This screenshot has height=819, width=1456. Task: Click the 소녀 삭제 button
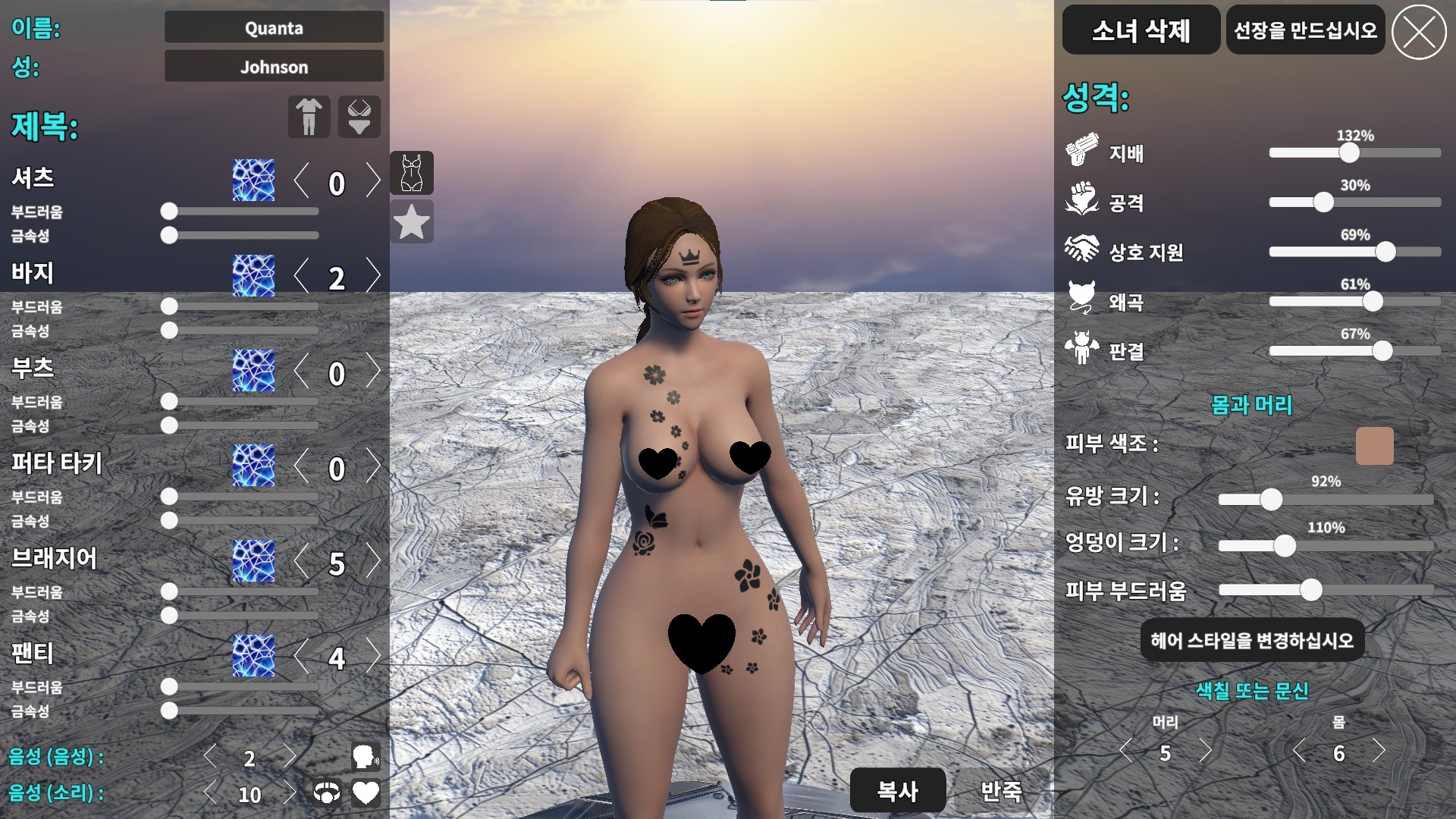point(1141,30)
